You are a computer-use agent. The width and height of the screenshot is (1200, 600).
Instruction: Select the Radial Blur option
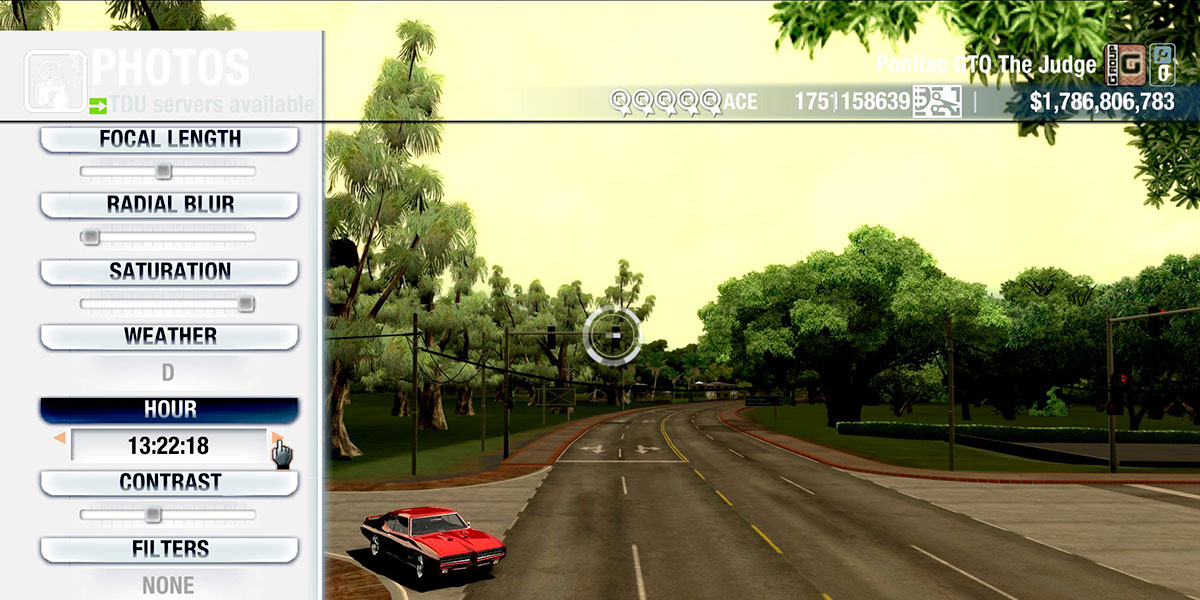pyautogui.click(x=169, y=205)
